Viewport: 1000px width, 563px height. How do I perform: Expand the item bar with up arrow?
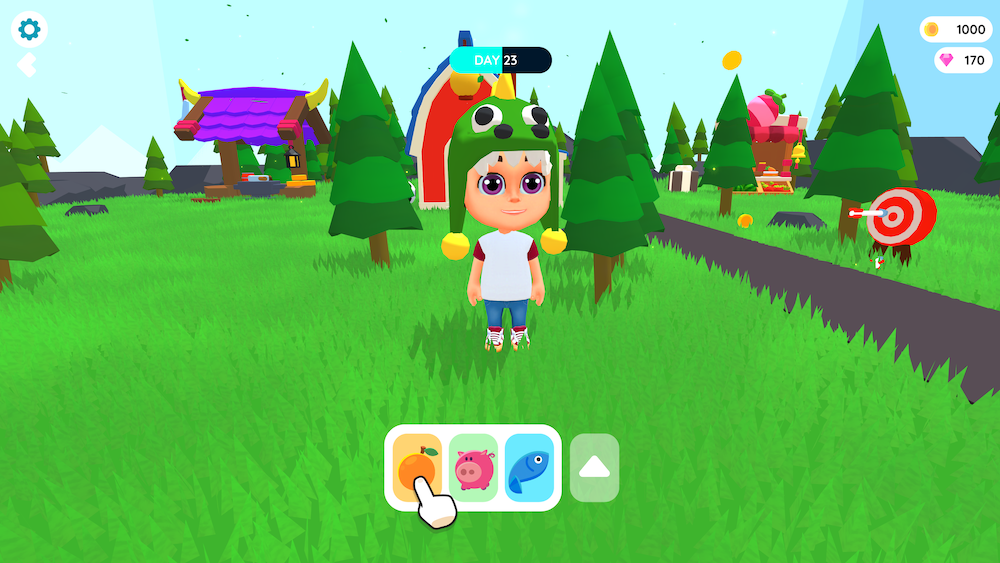[x=594, y=467]
